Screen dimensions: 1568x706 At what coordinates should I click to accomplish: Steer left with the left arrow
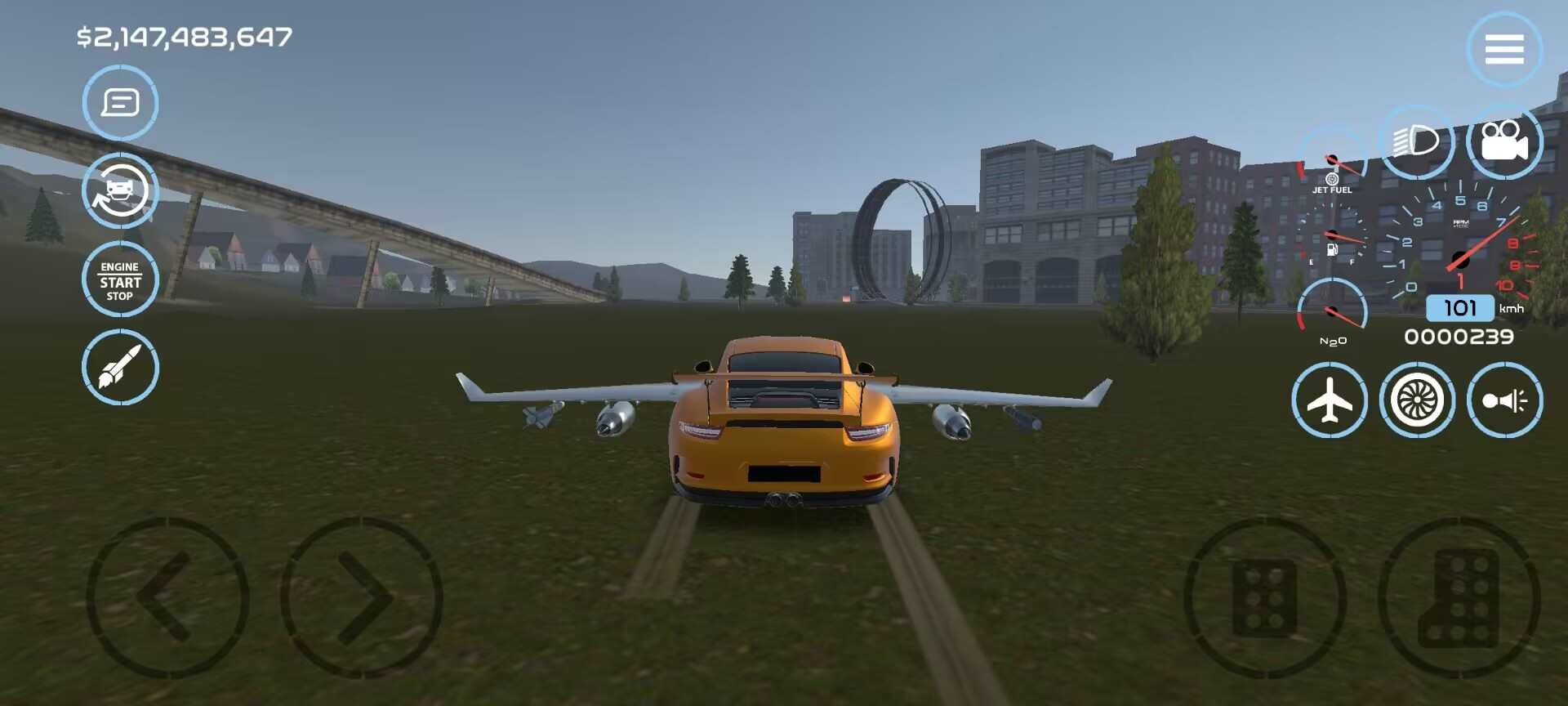coord(167,597)
